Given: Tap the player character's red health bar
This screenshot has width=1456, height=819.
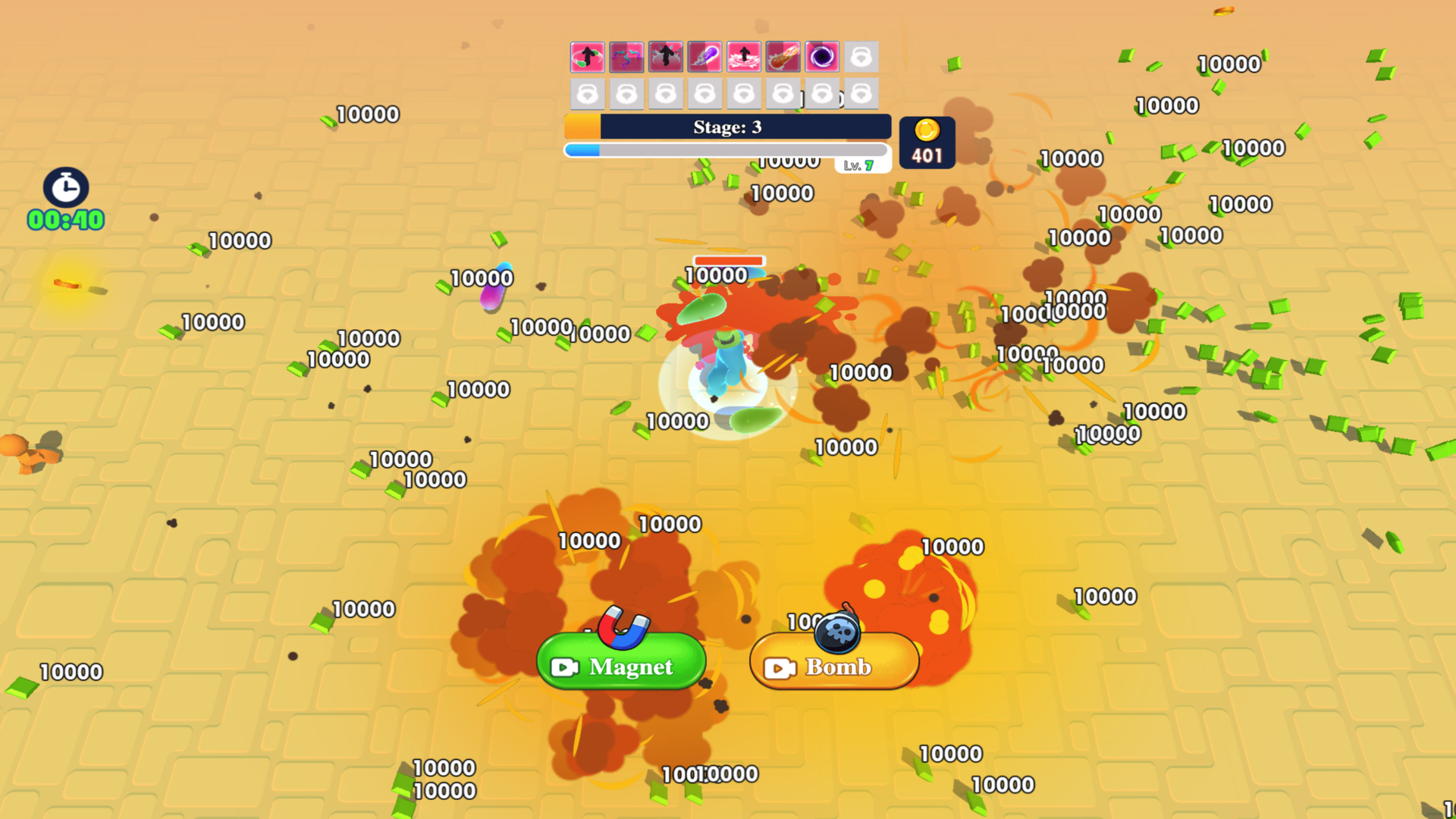Looking at the screenshot, I should (x=729, y=261).
